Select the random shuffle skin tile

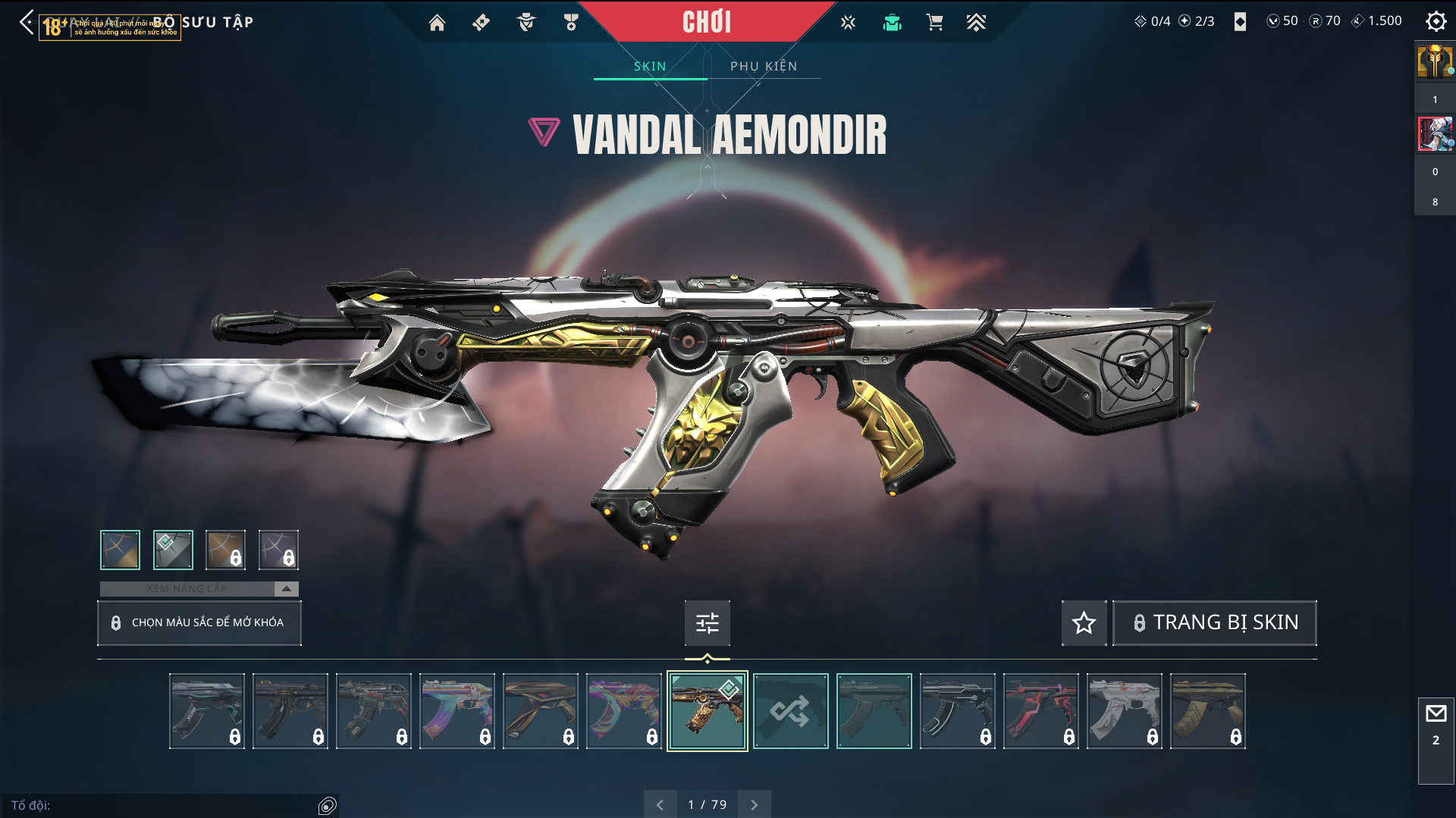click(x=790, y=711)
